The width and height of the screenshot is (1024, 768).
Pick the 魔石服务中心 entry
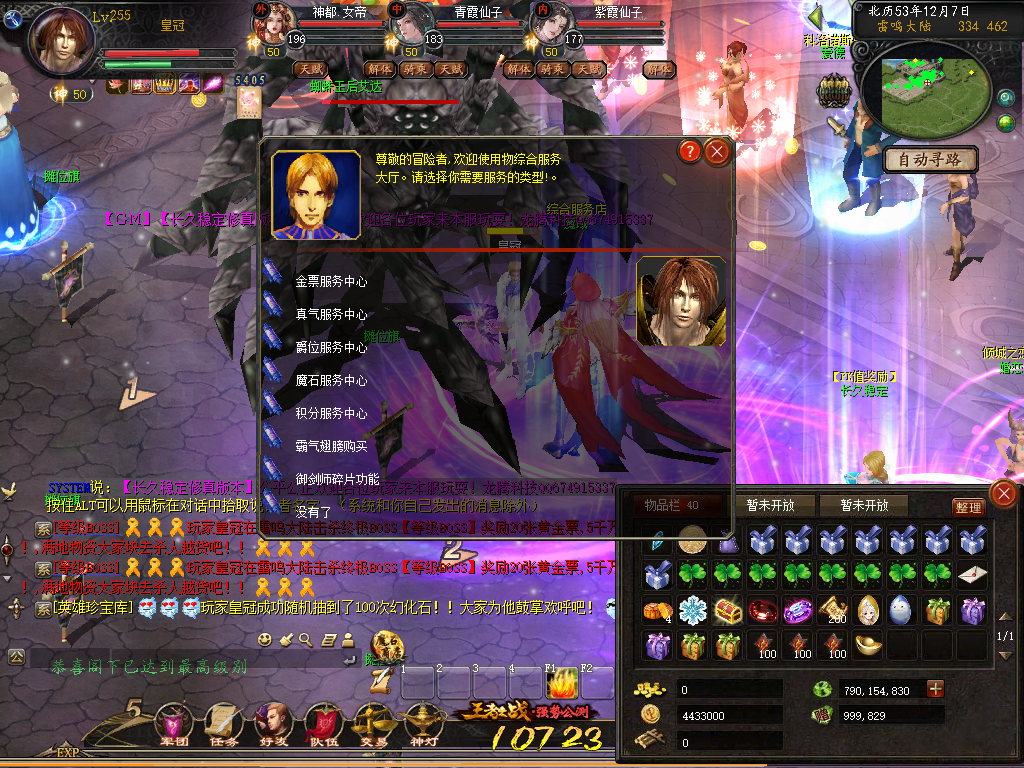point(330,381)
